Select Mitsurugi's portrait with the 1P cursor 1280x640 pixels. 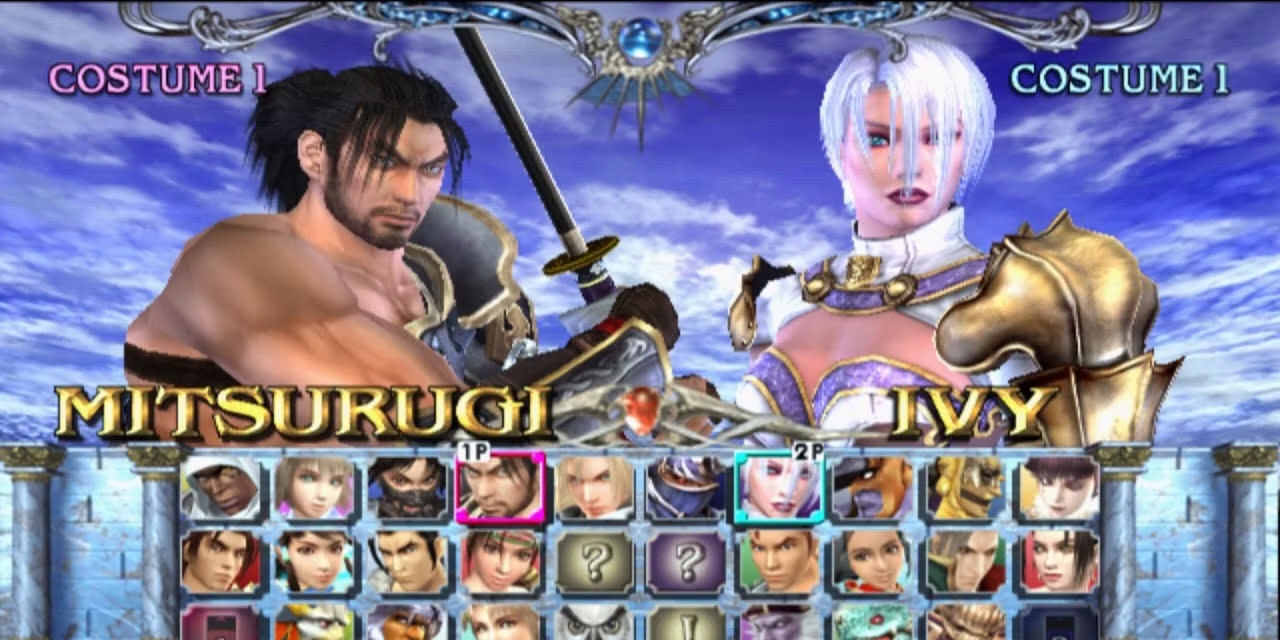click(x=500, y=488)
